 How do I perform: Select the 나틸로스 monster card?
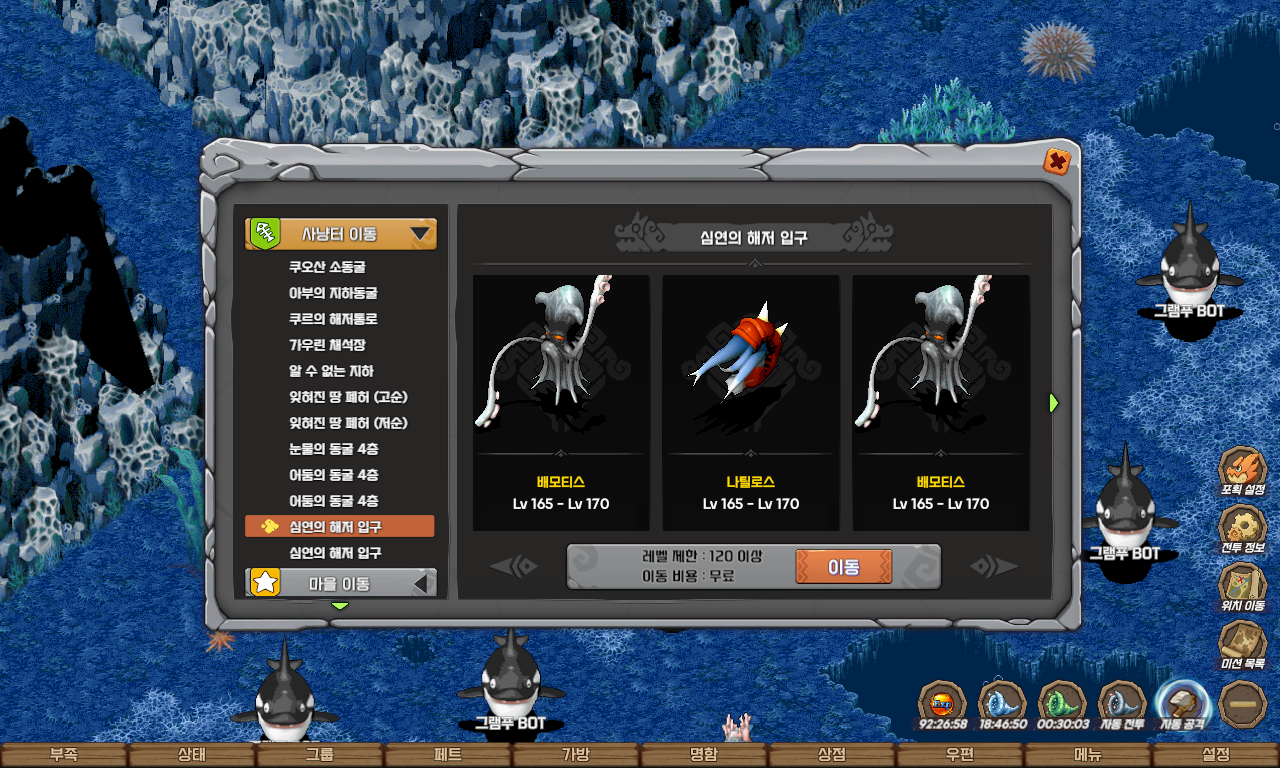tap(750, 402)
